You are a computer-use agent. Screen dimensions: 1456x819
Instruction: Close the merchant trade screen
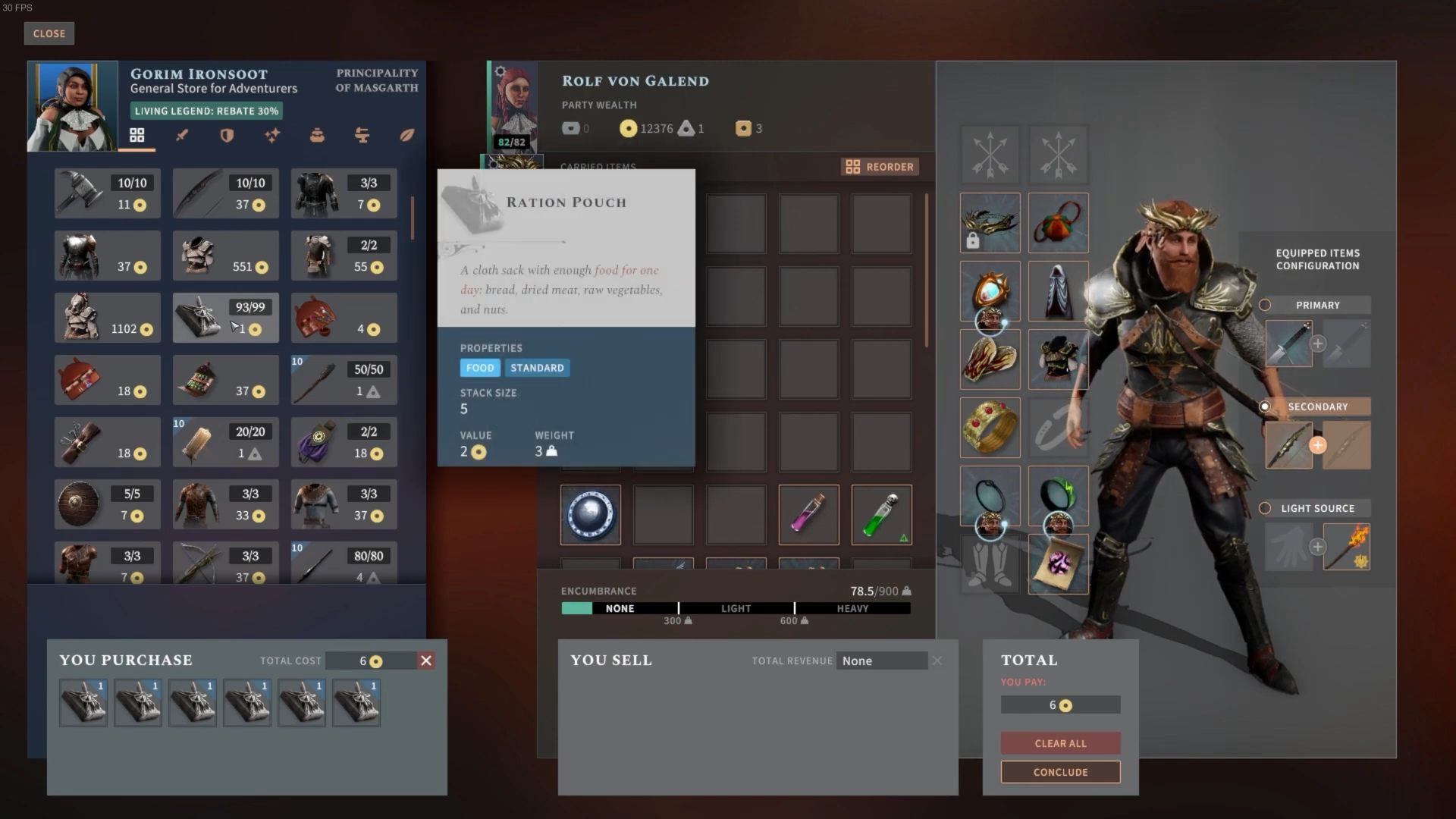pos(49,33)
